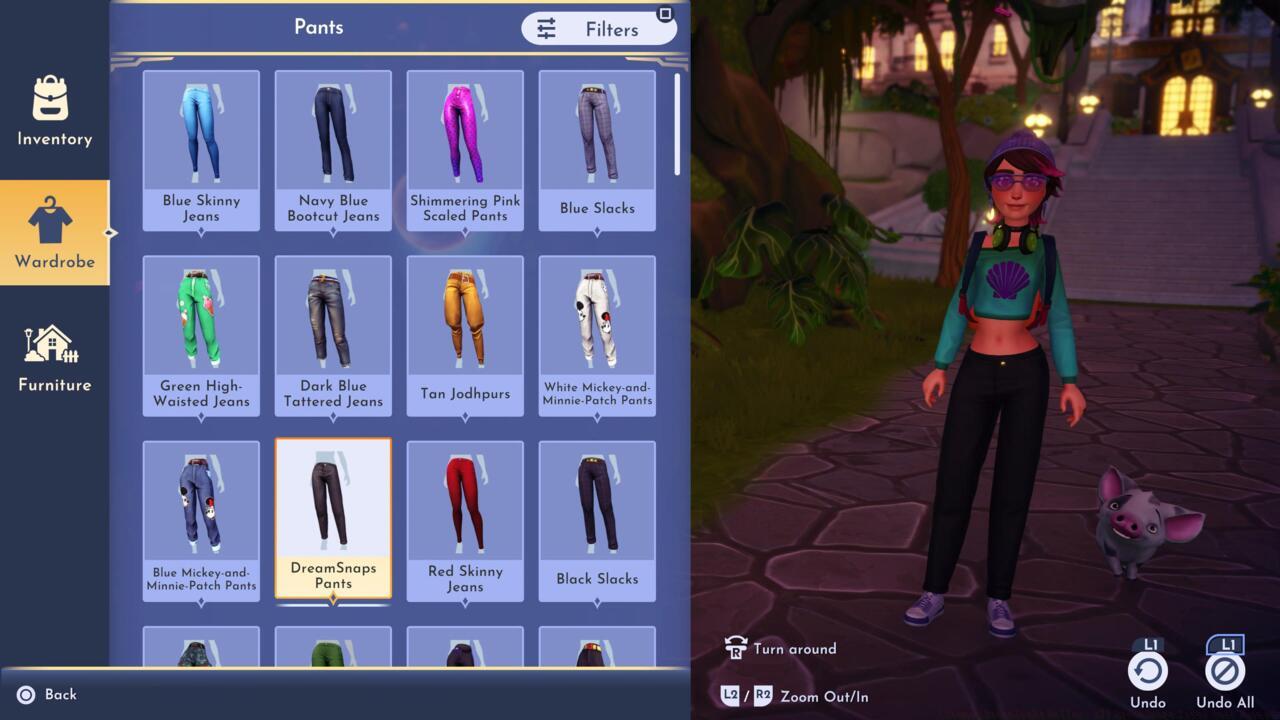Expand color variants under Blue Skinny Jeans
This screenshot has height=720, width=1280.
(201, 232)
